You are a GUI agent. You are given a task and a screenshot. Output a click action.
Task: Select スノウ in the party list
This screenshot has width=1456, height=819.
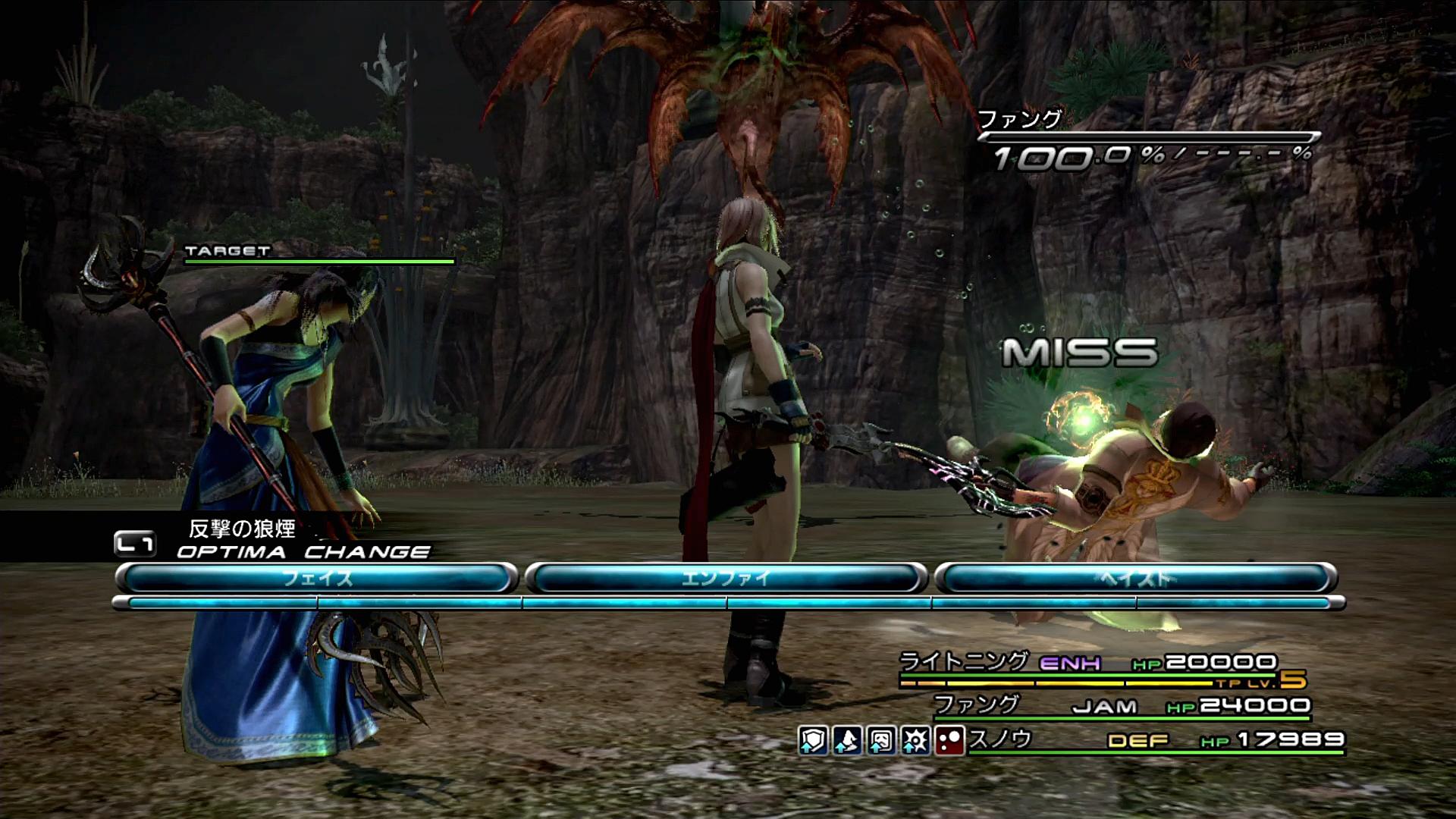(1000, 739)
